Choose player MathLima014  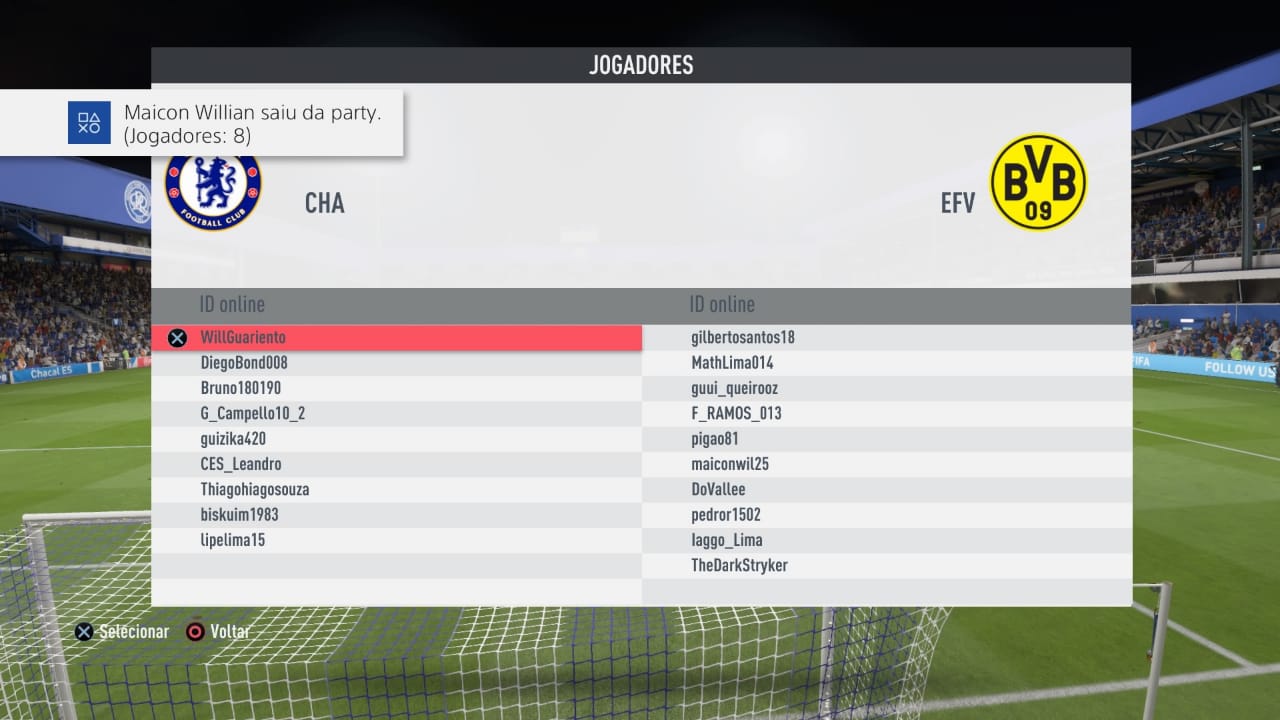[x=732, y=363]
